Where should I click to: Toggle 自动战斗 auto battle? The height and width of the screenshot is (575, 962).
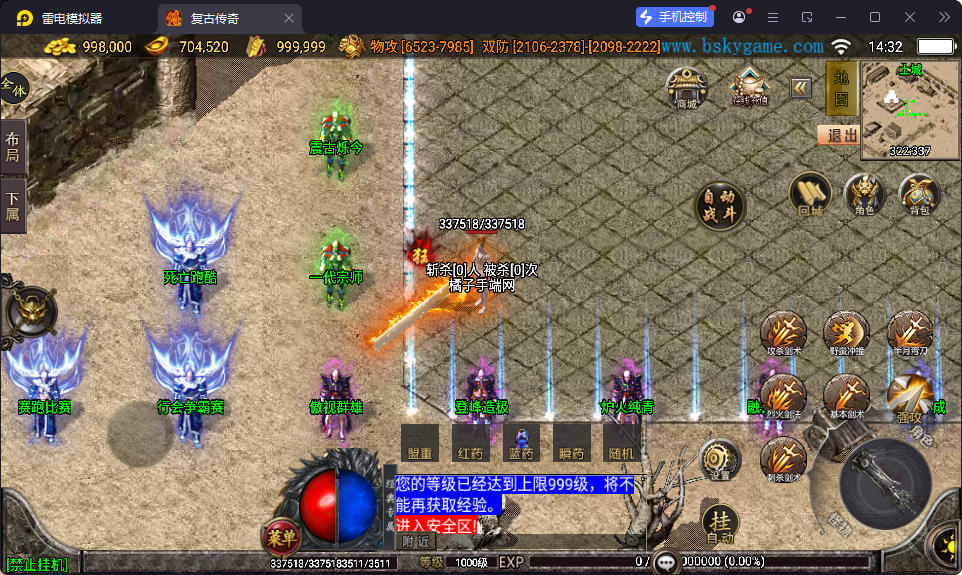click(x=720, y=206)
